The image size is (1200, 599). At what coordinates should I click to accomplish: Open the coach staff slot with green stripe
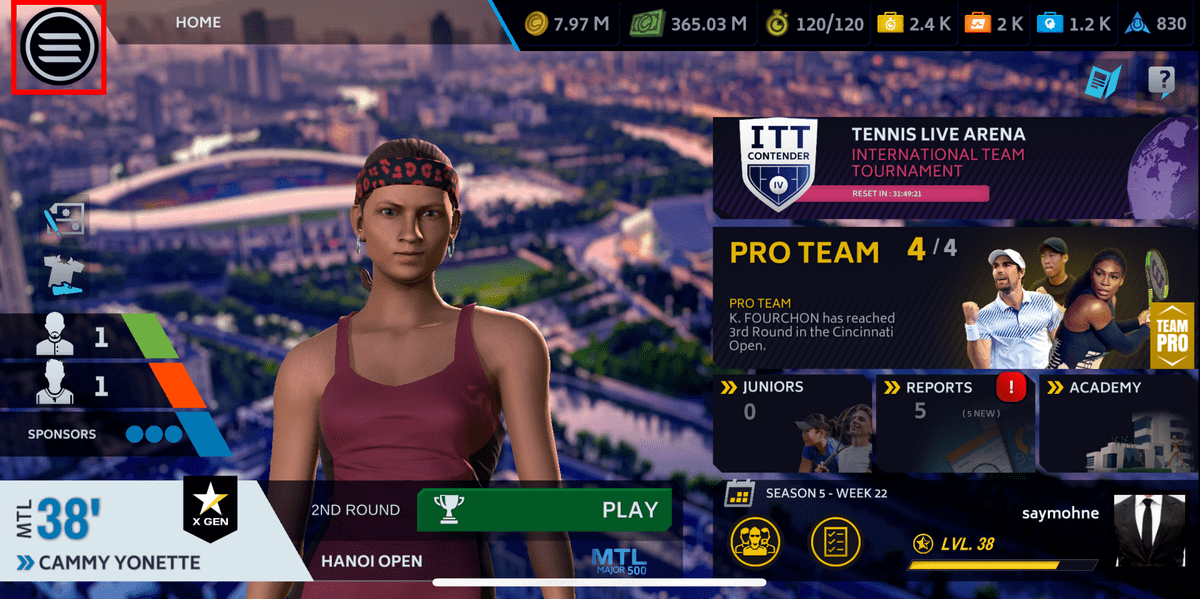[90, 337]
